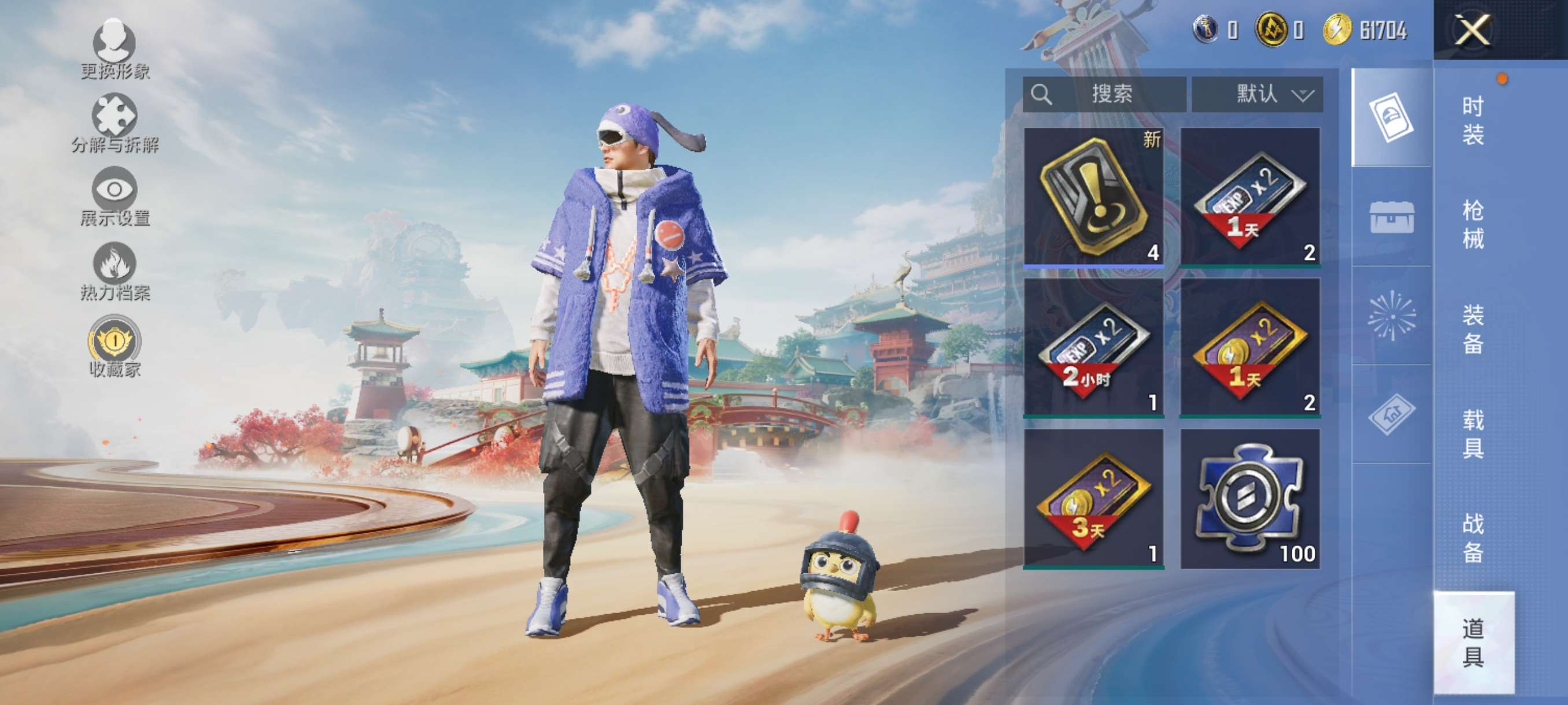Select the 2小时 double EXP card
This screenshot has width=1568, height=705.
tap(1094, 347)
